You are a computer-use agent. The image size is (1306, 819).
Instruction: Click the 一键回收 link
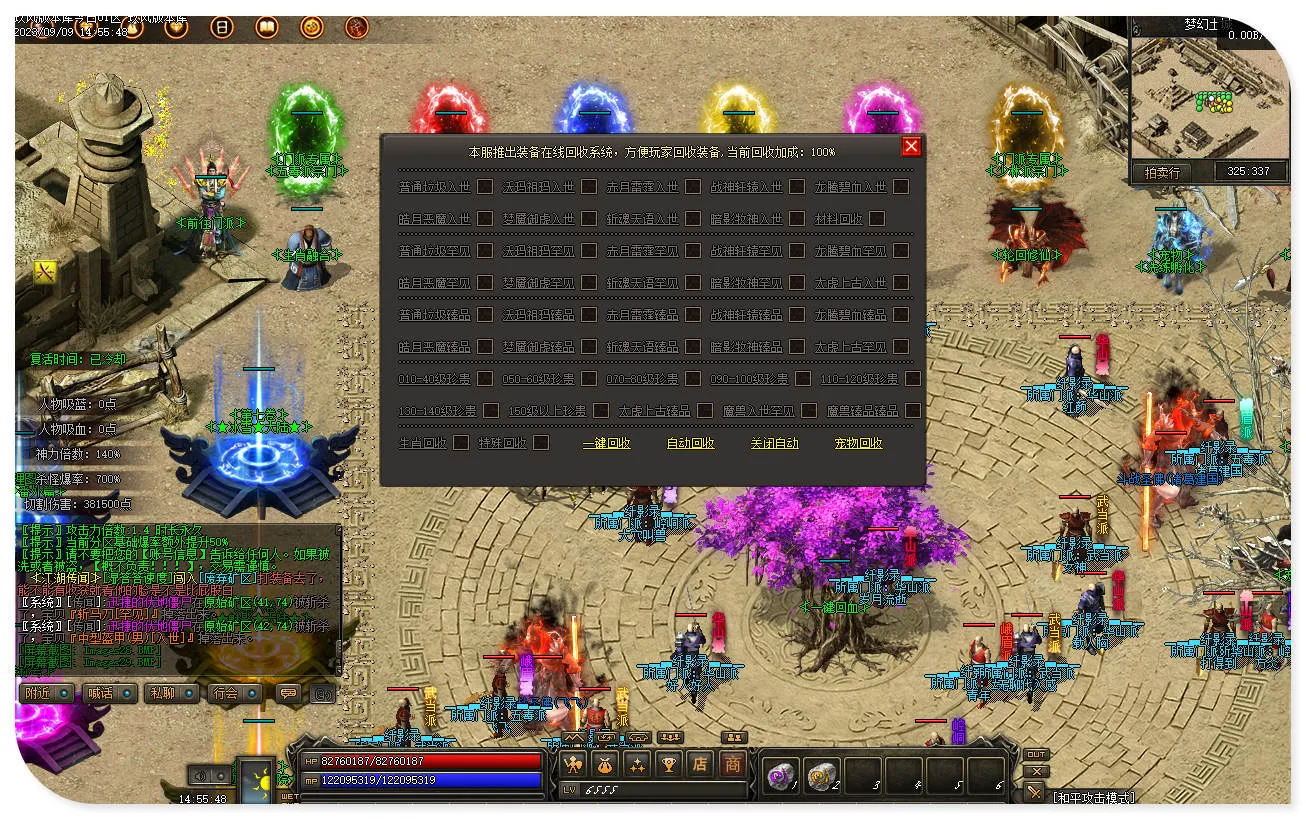[x=607, y=443]
